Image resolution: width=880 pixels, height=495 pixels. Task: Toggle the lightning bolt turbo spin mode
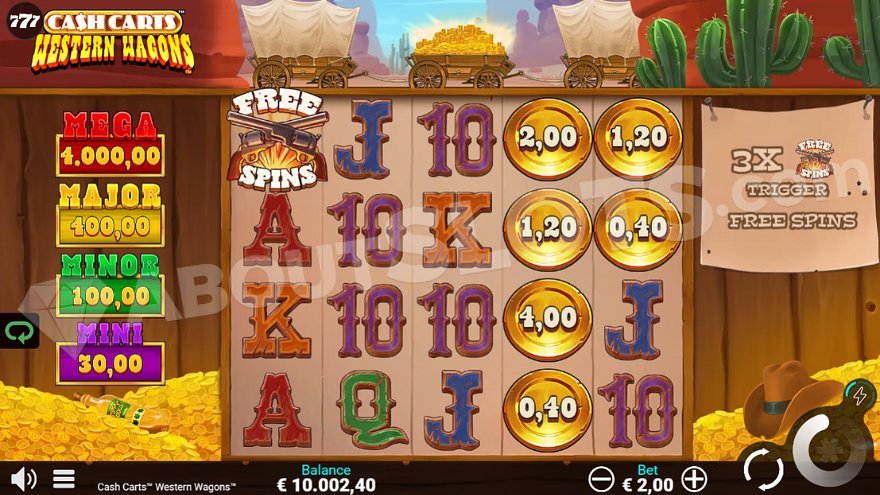[x=858, y=394]
